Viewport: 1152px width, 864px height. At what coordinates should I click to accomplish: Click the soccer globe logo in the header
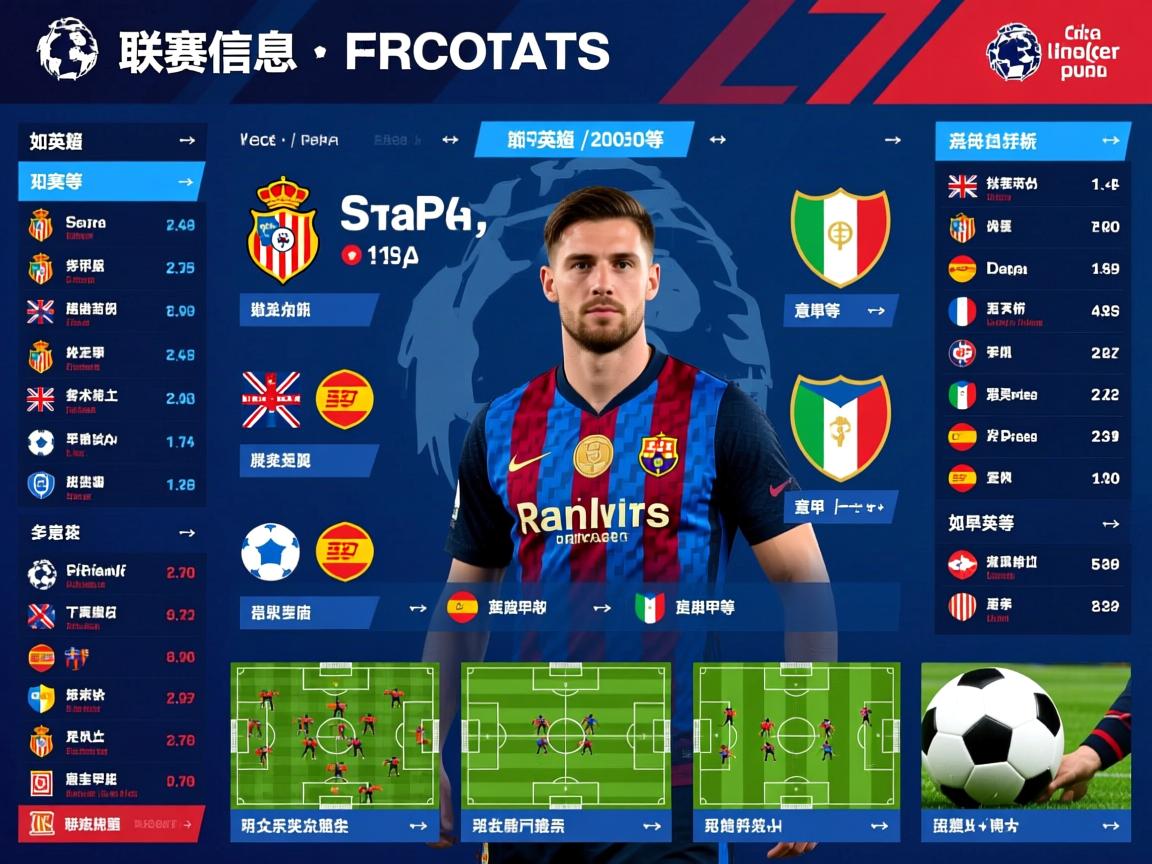click(x=67, y=49)
